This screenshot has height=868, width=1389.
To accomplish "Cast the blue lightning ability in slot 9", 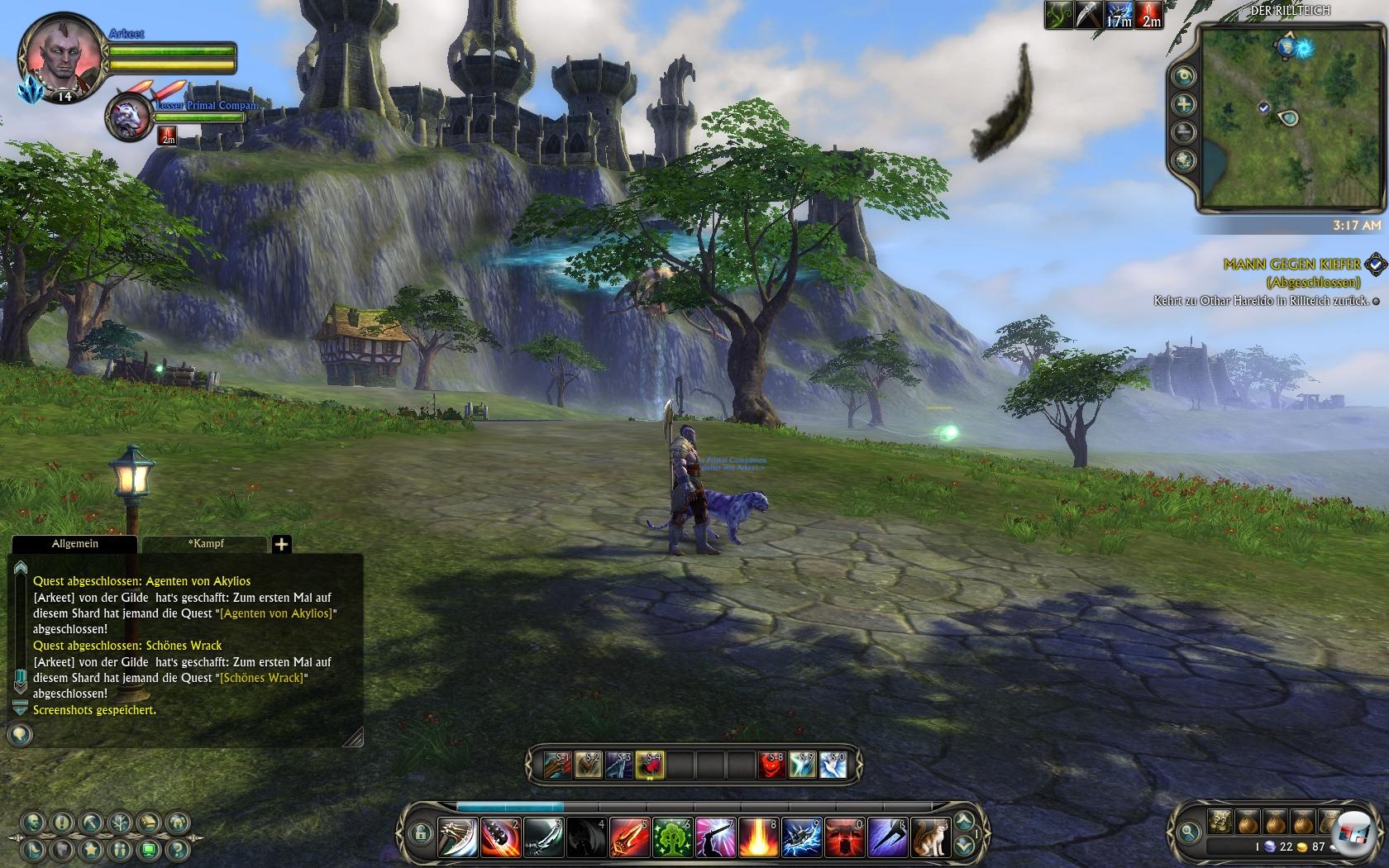I will coord(801,837).
